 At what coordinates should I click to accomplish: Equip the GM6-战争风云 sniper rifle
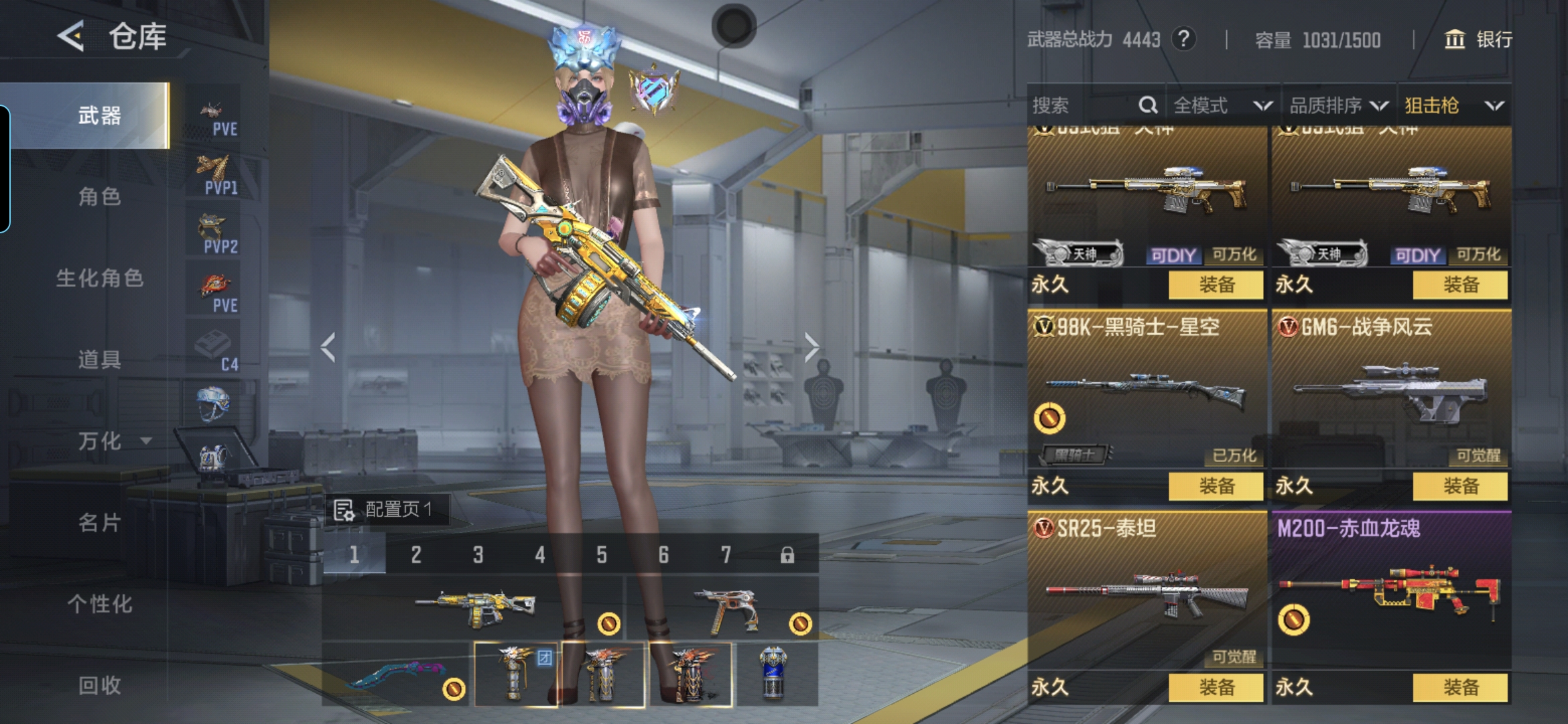pos(1460,486)
